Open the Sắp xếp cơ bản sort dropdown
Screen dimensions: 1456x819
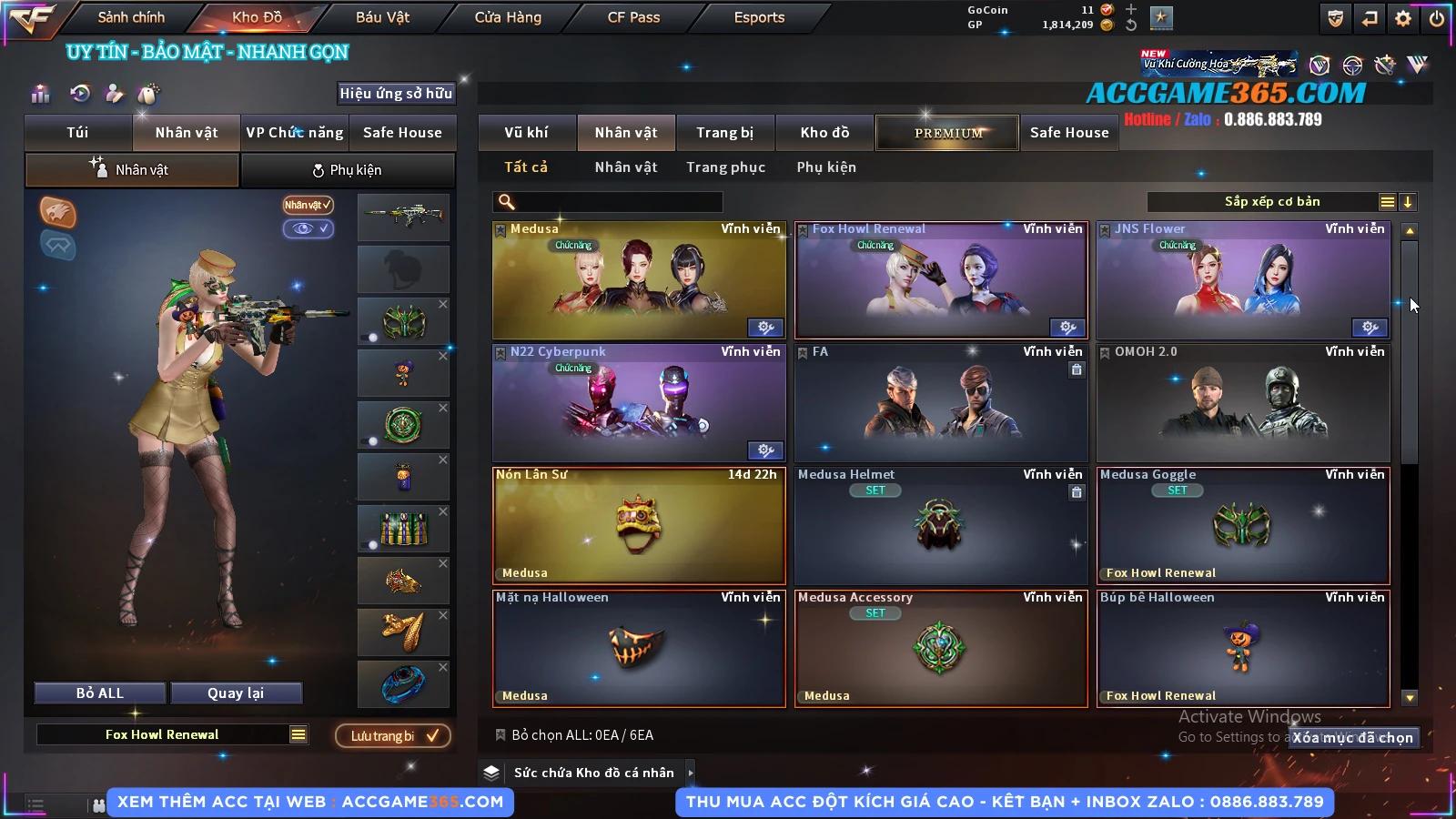click(x=1271, y=202)
